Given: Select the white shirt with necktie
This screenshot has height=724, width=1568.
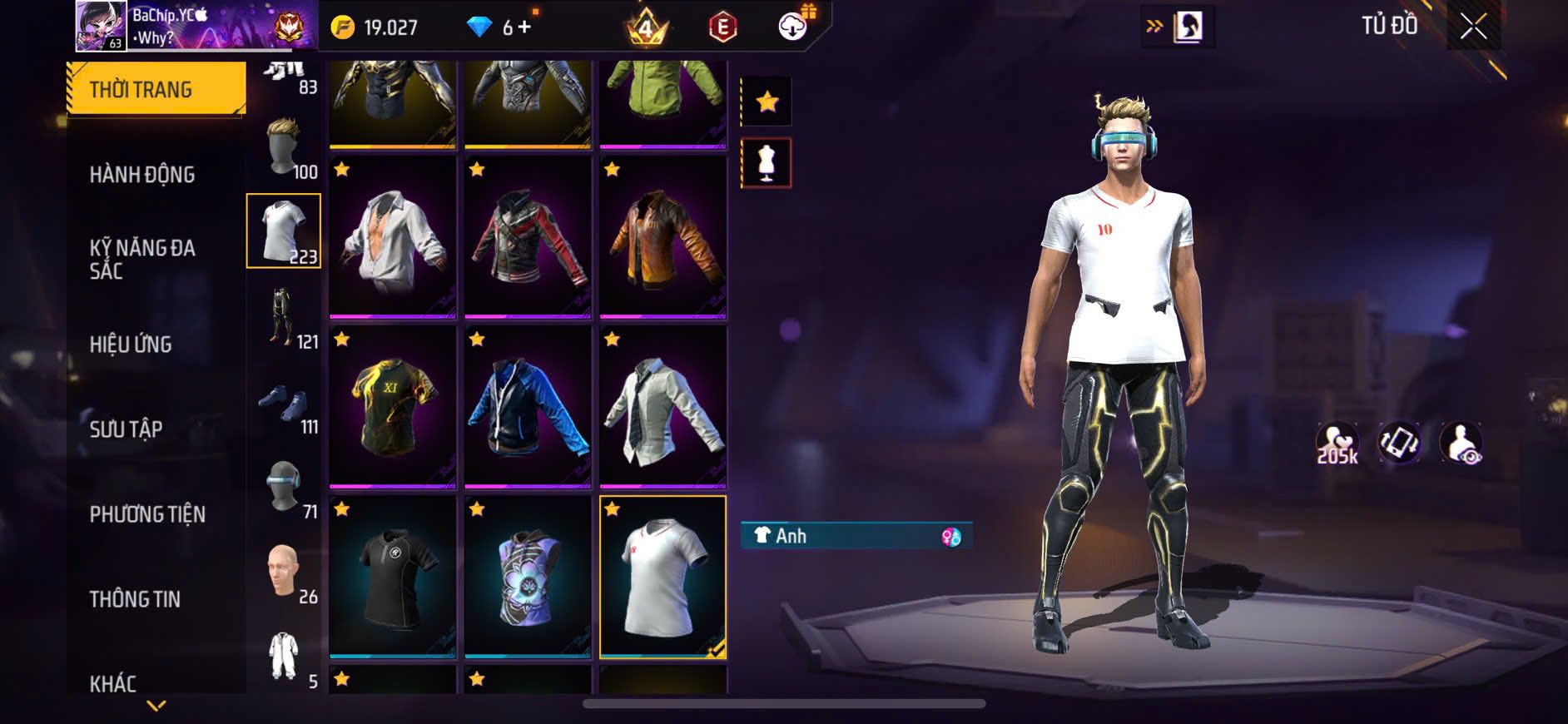Looking at the screenshot, I should point(662,407).
